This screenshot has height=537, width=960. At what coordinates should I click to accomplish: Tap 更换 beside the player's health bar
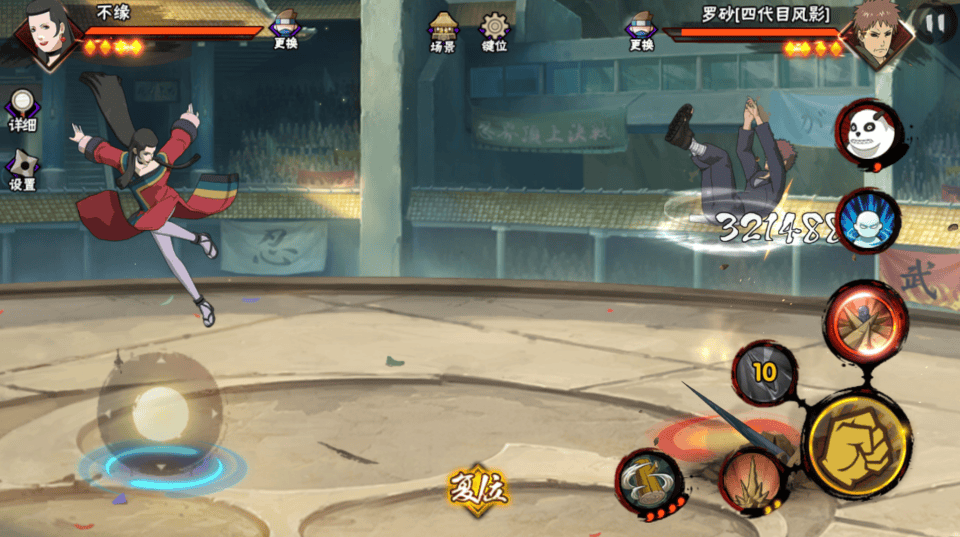point(287,32)
